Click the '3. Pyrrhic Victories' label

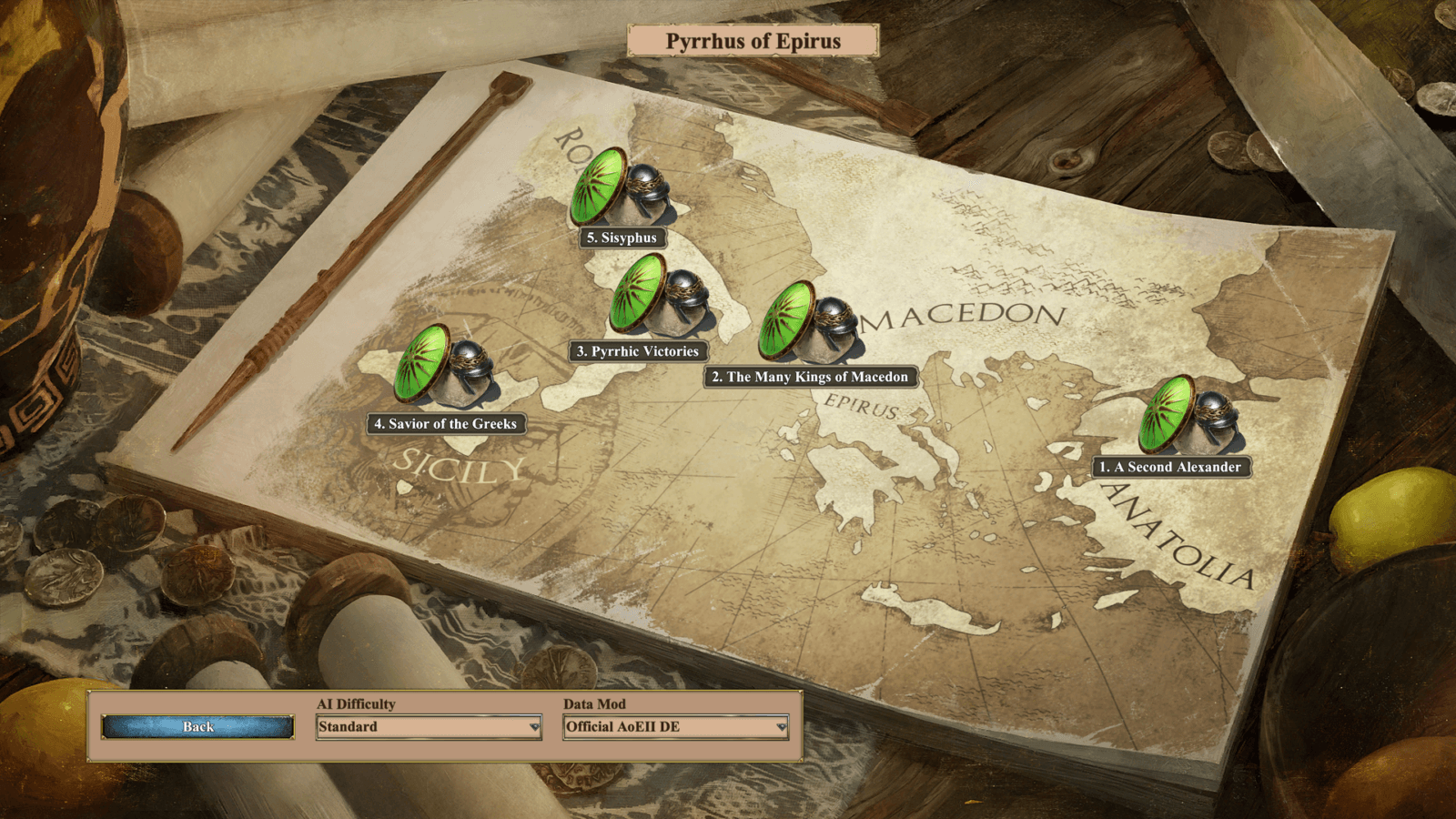tap(637, 350)
